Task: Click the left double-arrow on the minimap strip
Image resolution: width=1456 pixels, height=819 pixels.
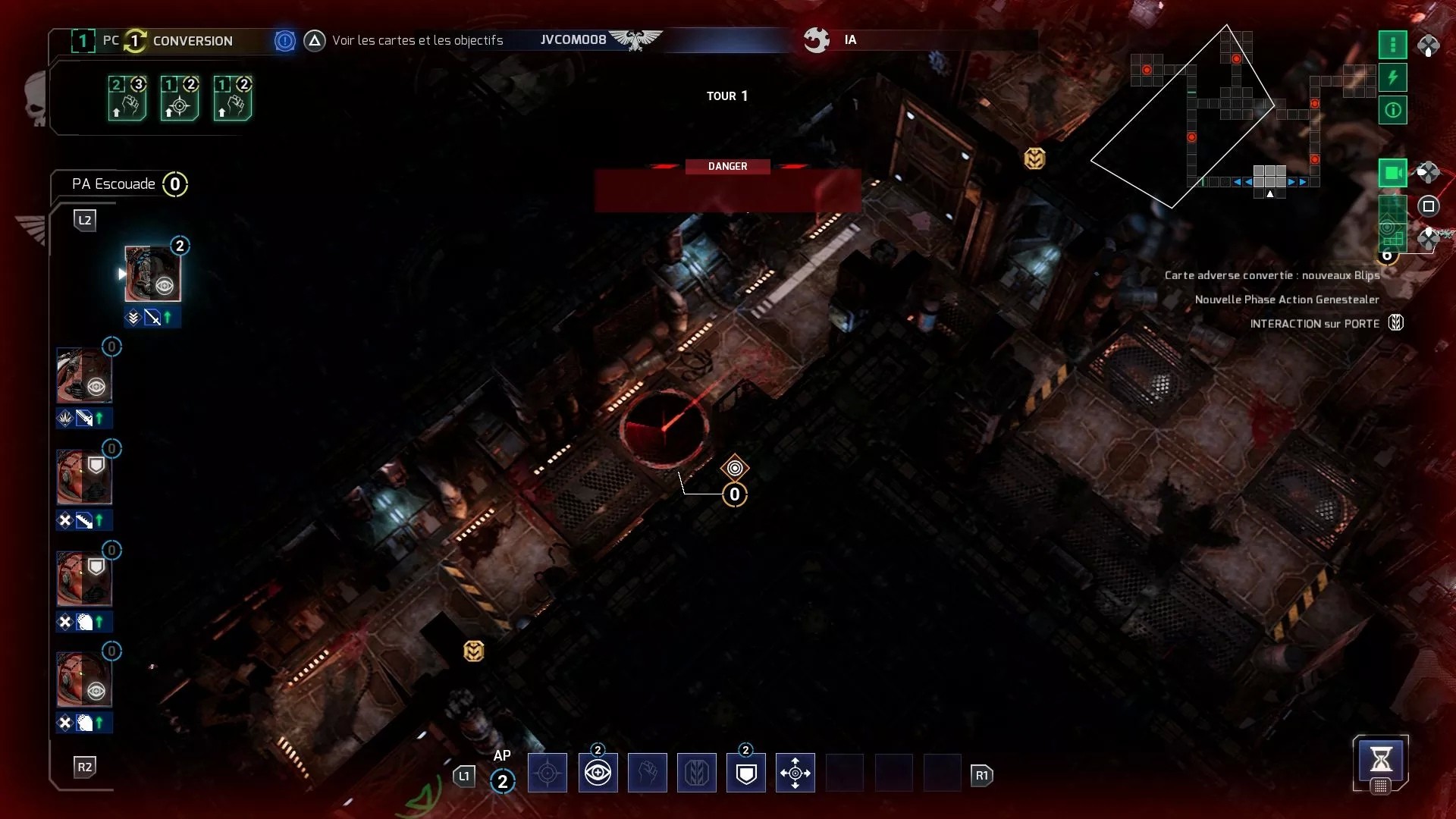Action: 1238,181
